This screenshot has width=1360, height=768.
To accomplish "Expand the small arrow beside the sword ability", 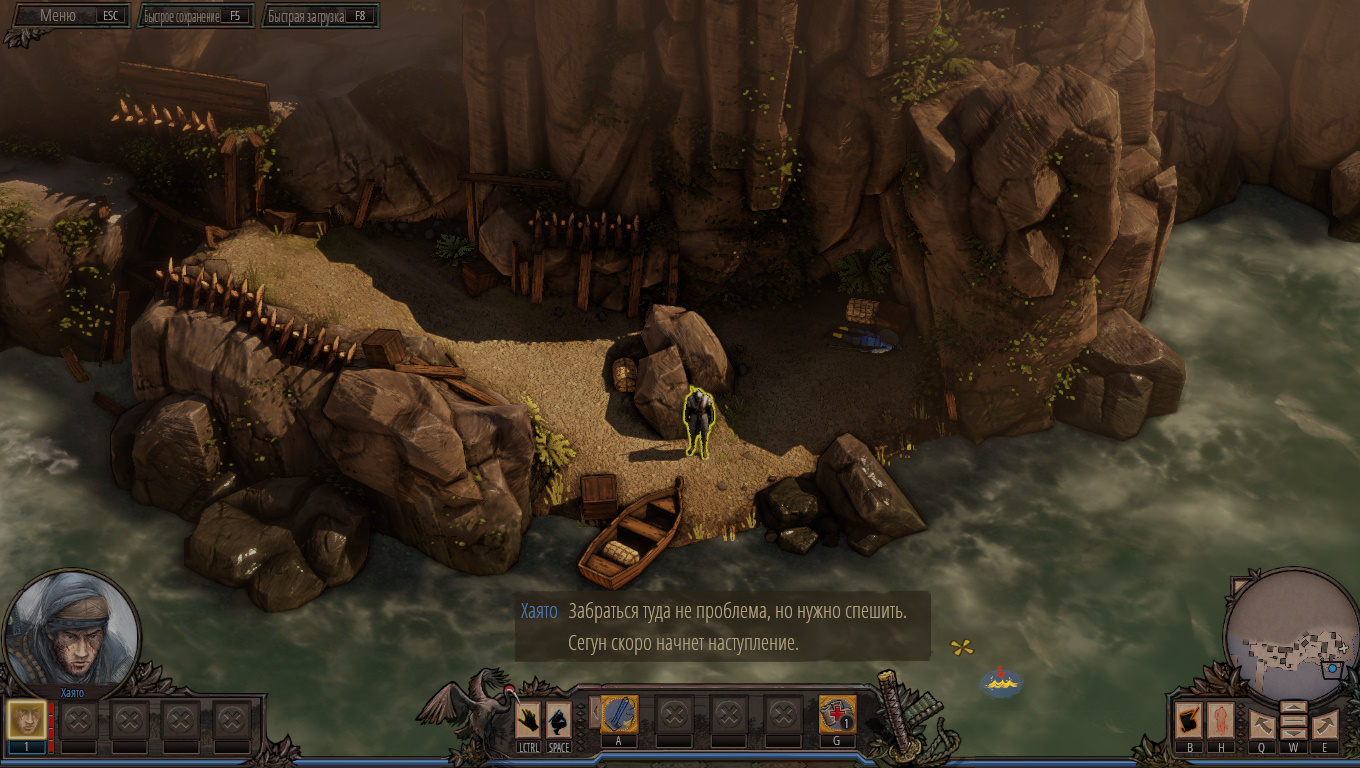I will click(x=594, y=712).
